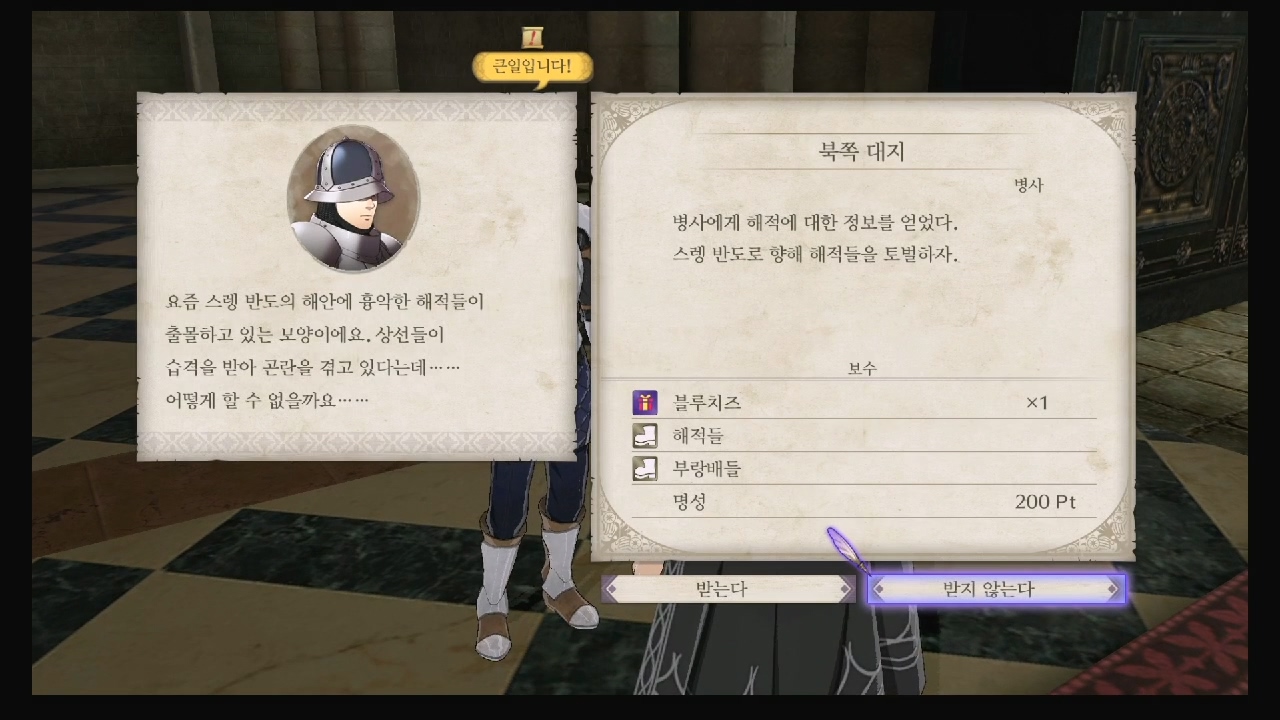The height and width of the screenshot is (720, 1280).
Task: Click the boot icon next to 부랑배들
Action: pyautogui.click(x=645, y=467)
